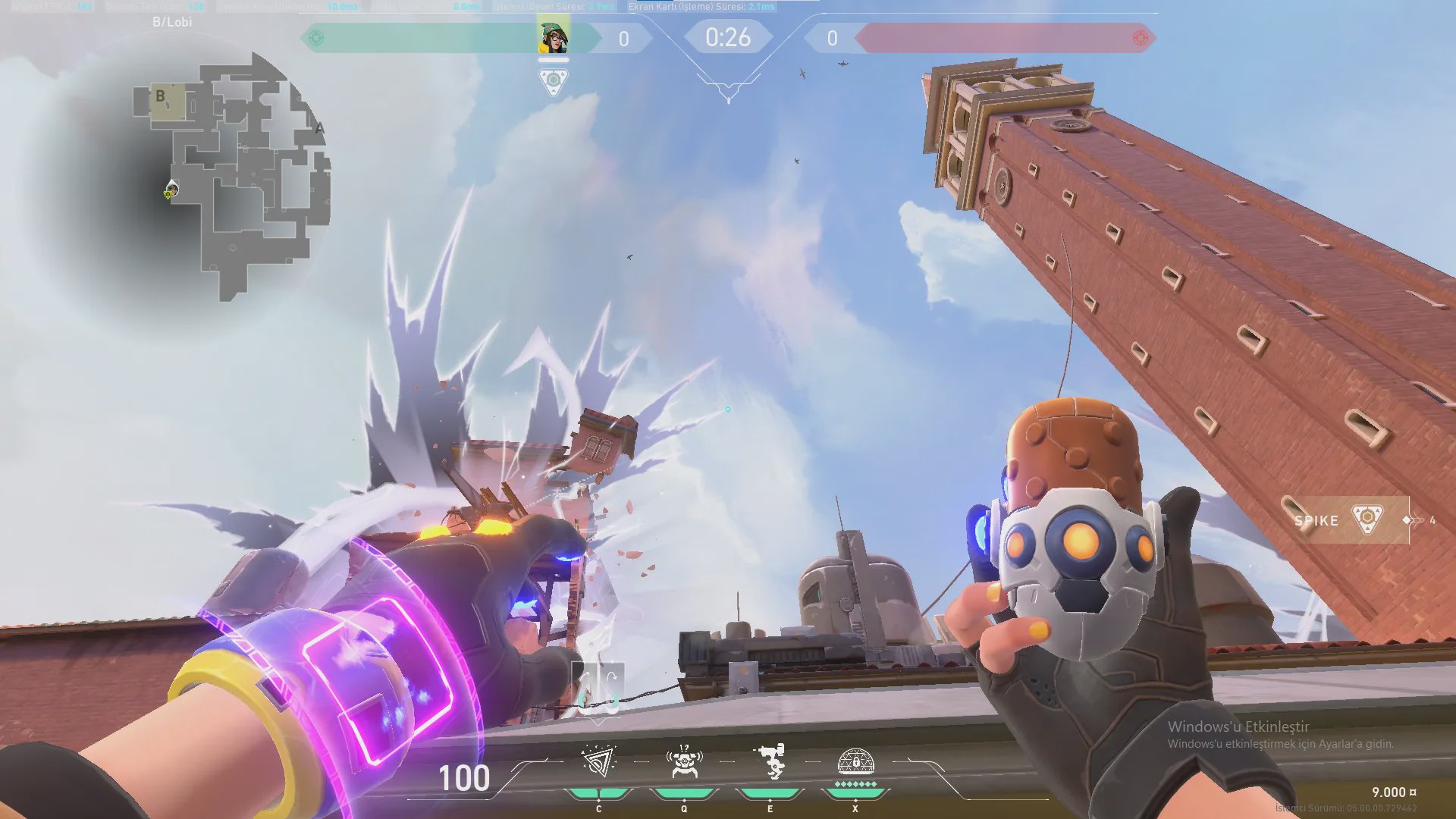The image size is (1456, 819).
Task: Activate the Alarmbot ability icon
Action: [684, 762]
